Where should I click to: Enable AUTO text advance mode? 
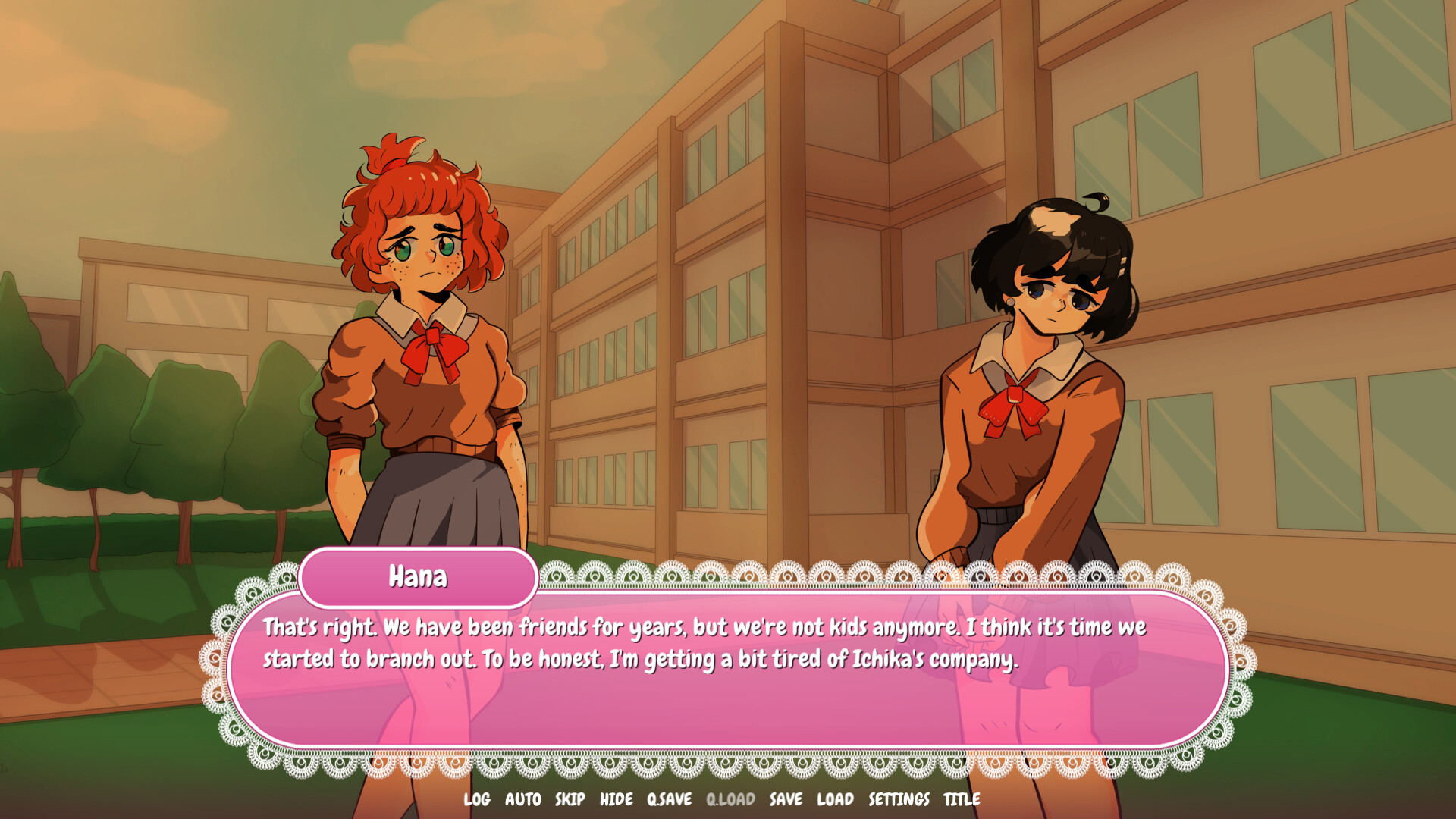pyautogui.click(x=522, y=799)
